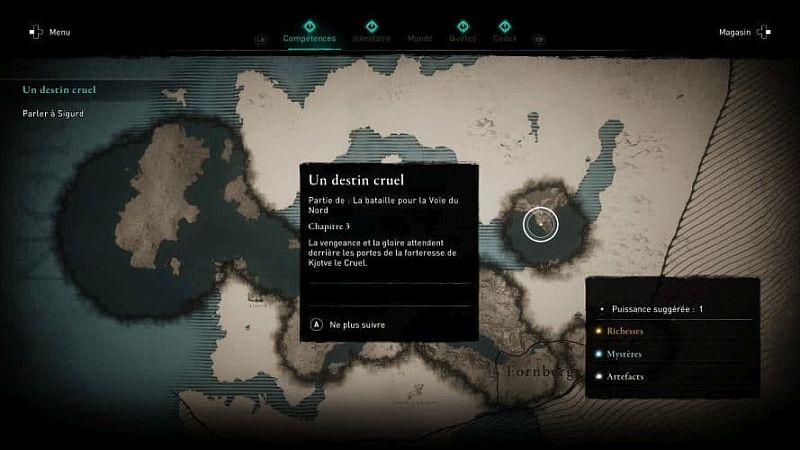Switch to the Monde tab
Image resolution: width=800 pixels, height=450 pixels.
pyautogui.click(x=420, y=38)
